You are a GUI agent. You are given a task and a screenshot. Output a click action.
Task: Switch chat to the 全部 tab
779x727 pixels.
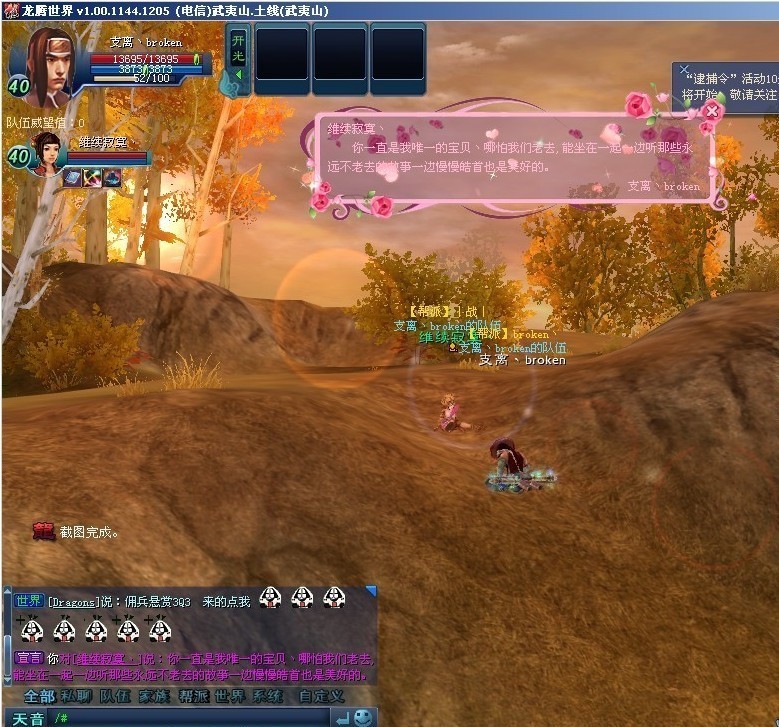pyautogui.click(x=39, y=696)
